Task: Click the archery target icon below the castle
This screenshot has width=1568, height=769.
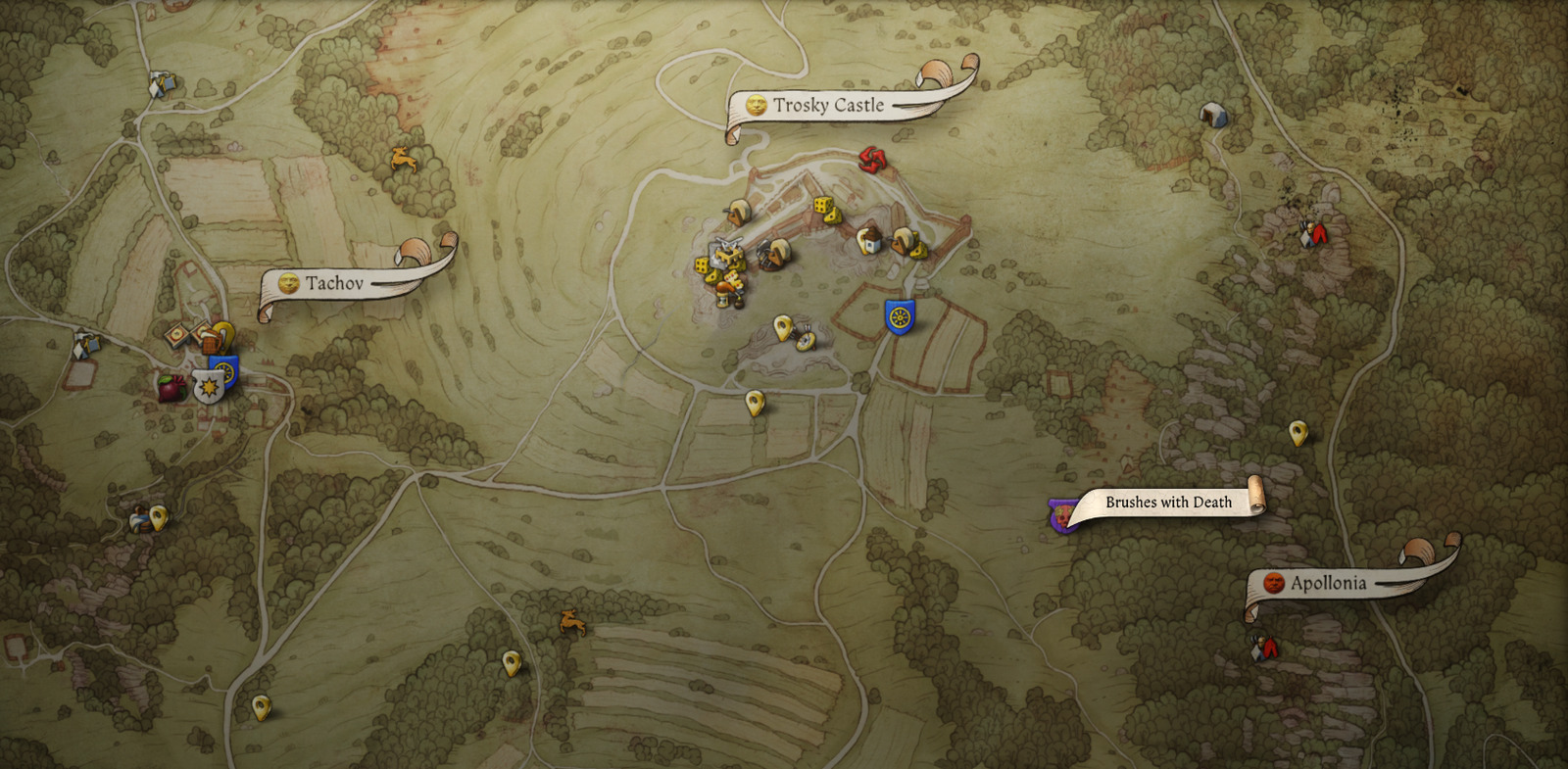Action: (806, 340)
